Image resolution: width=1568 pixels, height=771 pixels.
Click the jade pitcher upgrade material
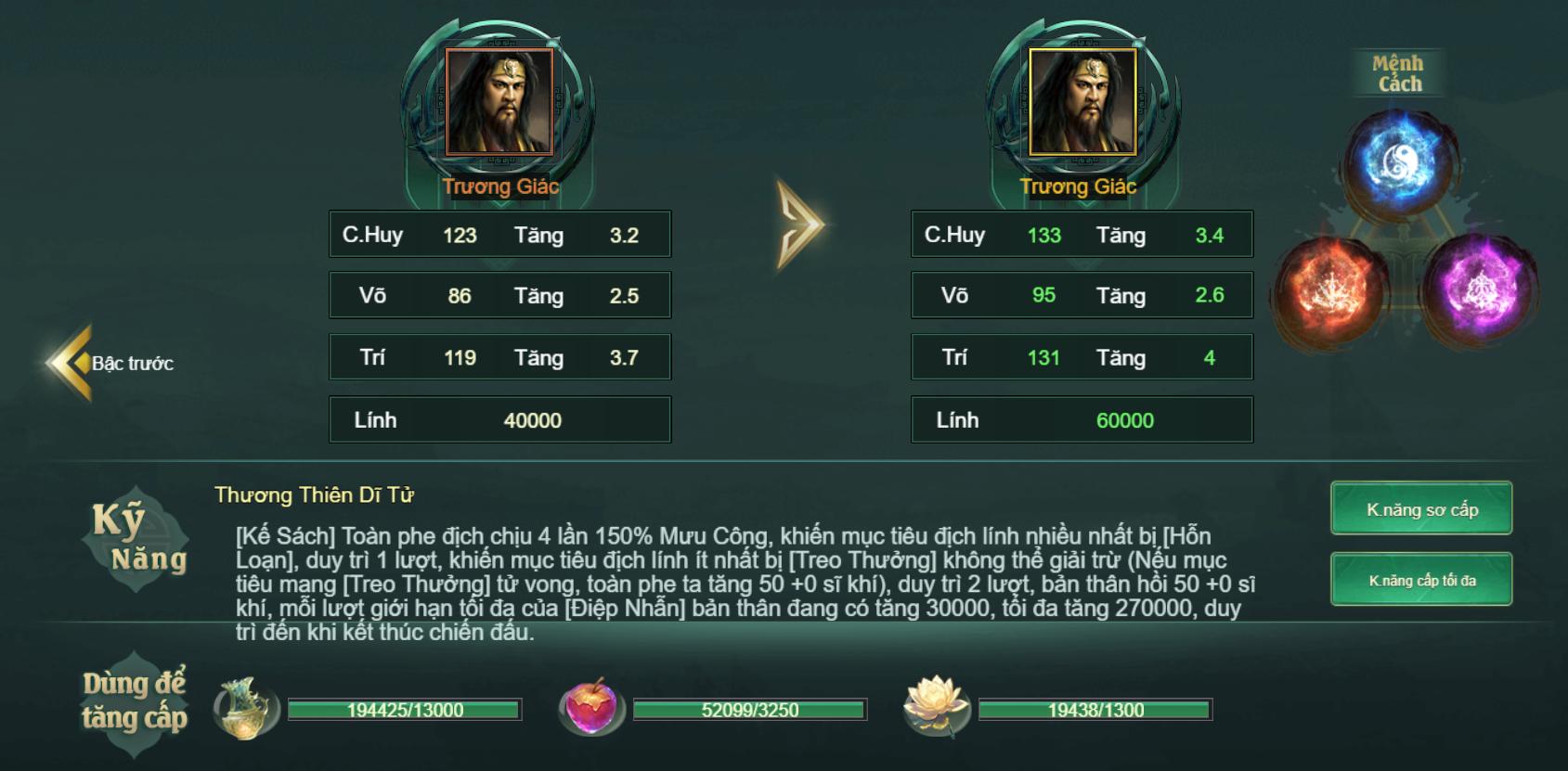click(245, 709)
